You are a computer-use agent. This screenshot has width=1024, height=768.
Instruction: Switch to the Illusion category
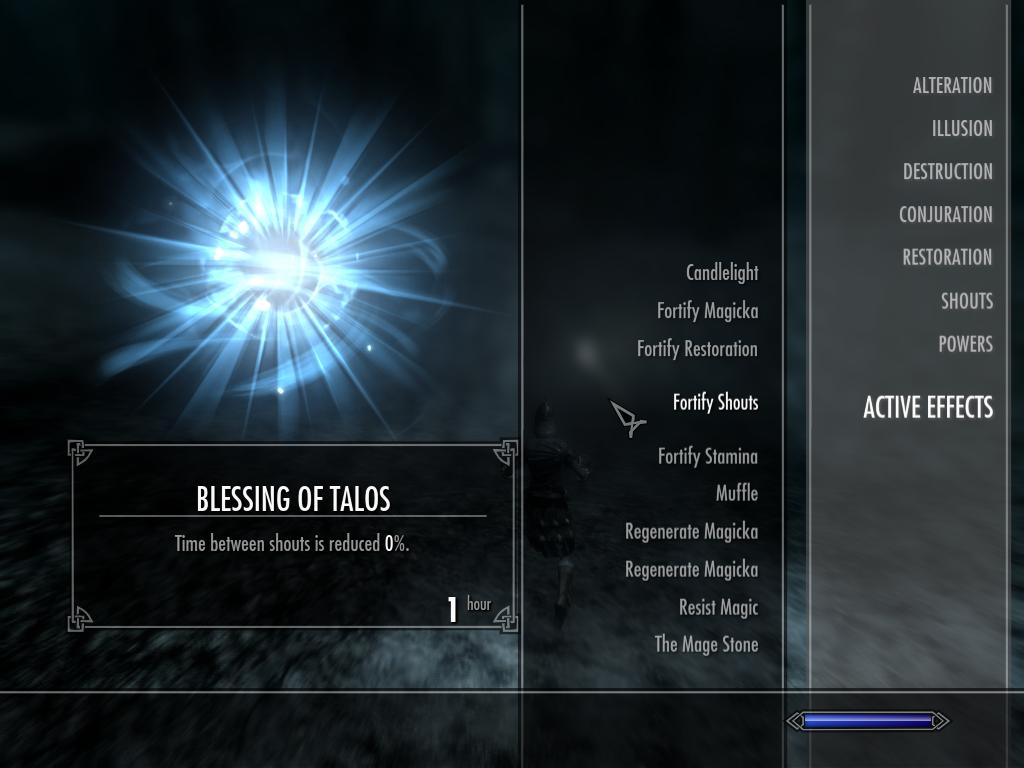(961, 129)
